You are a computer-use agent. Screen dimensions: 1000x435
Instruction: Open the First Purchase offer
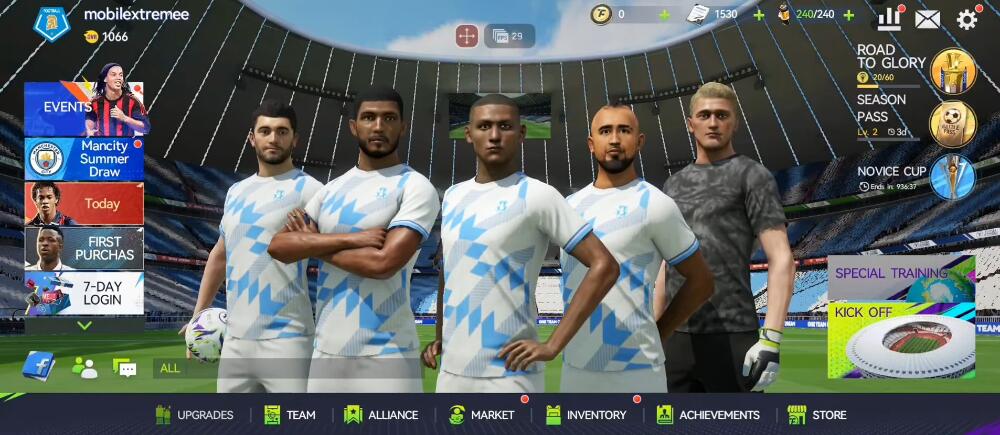pos(84,248)
